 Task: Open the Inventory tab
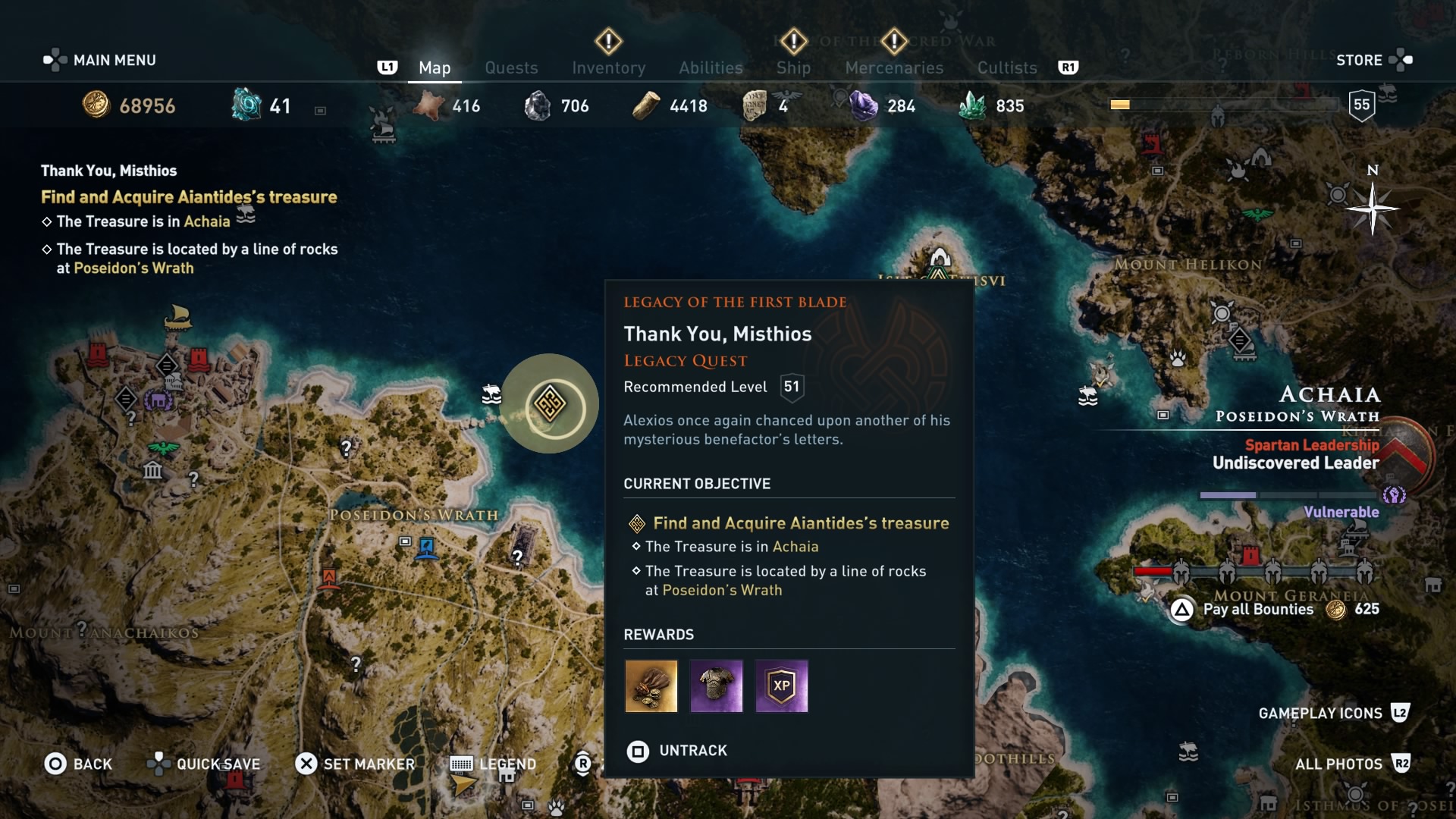608,67
